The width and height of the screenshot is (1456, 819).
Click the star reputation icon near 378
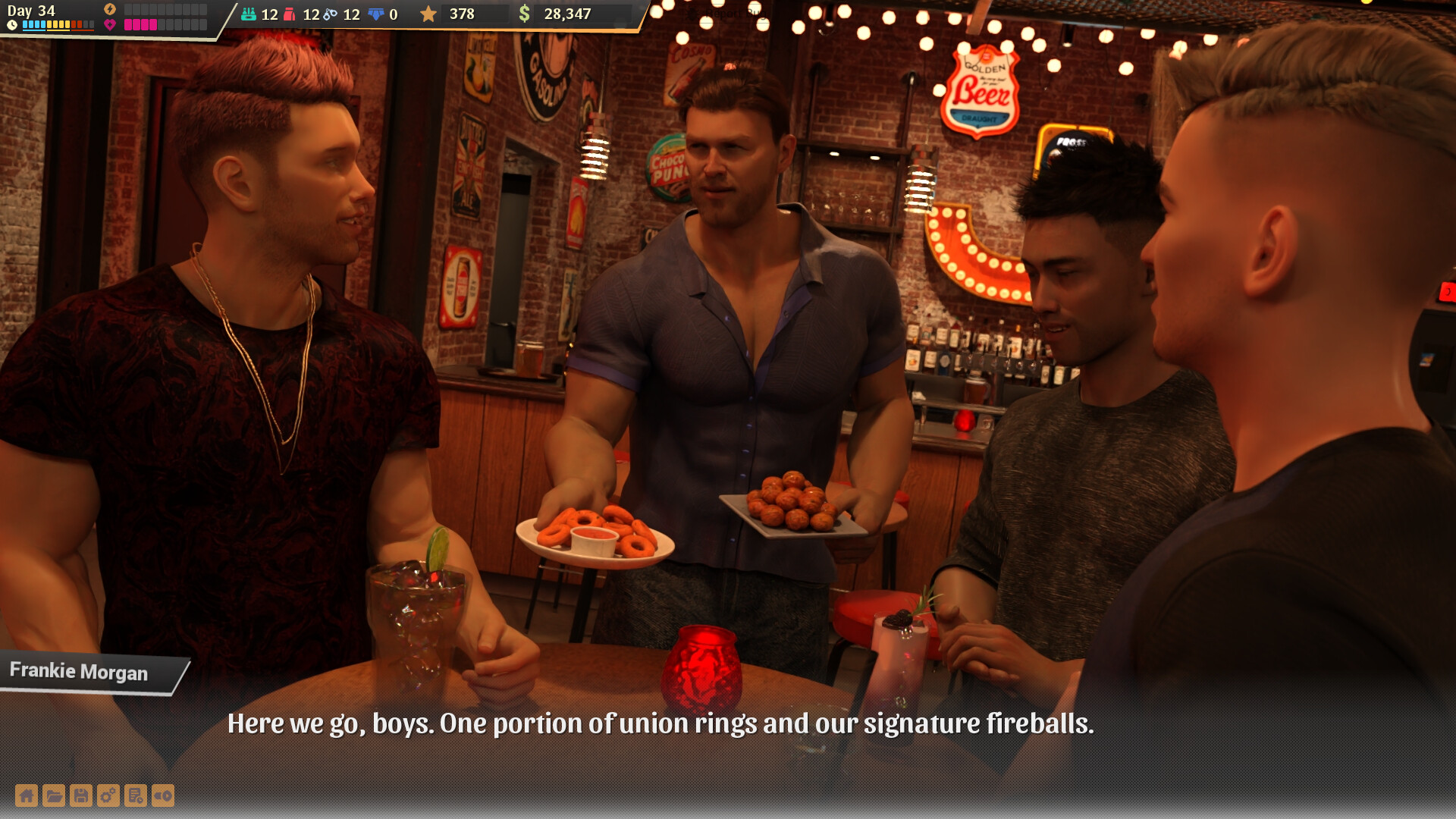tap(429, 14)
